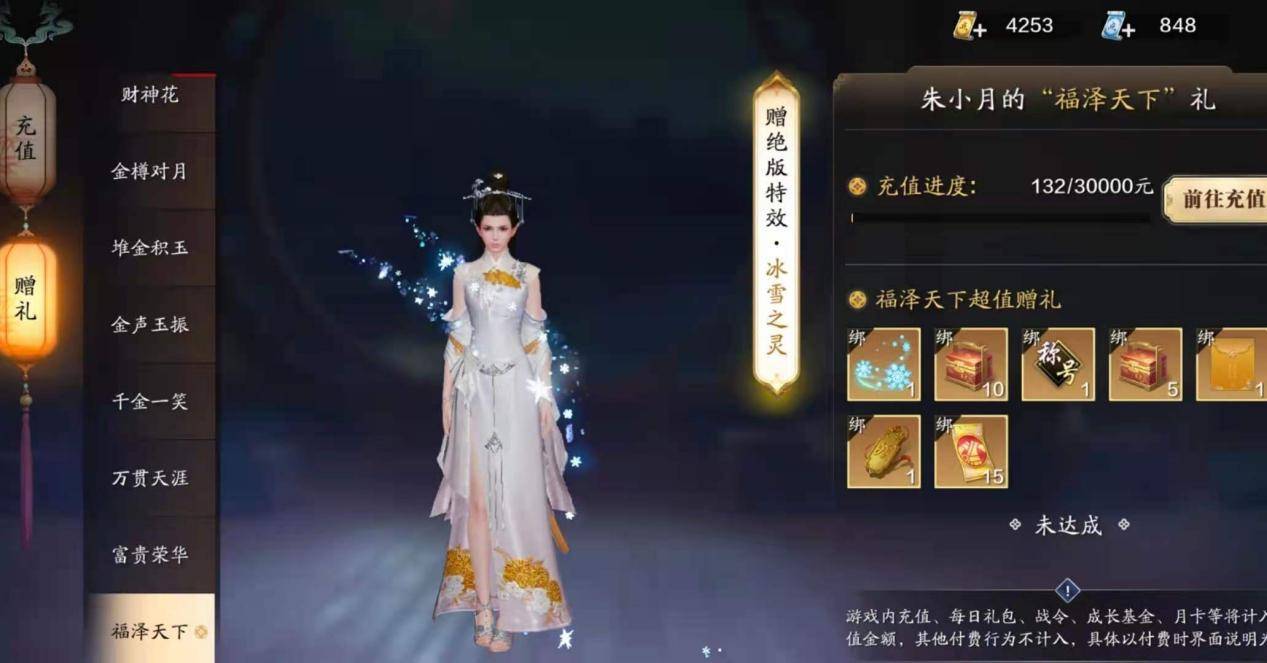Select the 赠礼 lantern tab
Screen dimensions: 1267x663
pyautogui.click(x=27, y=298)
